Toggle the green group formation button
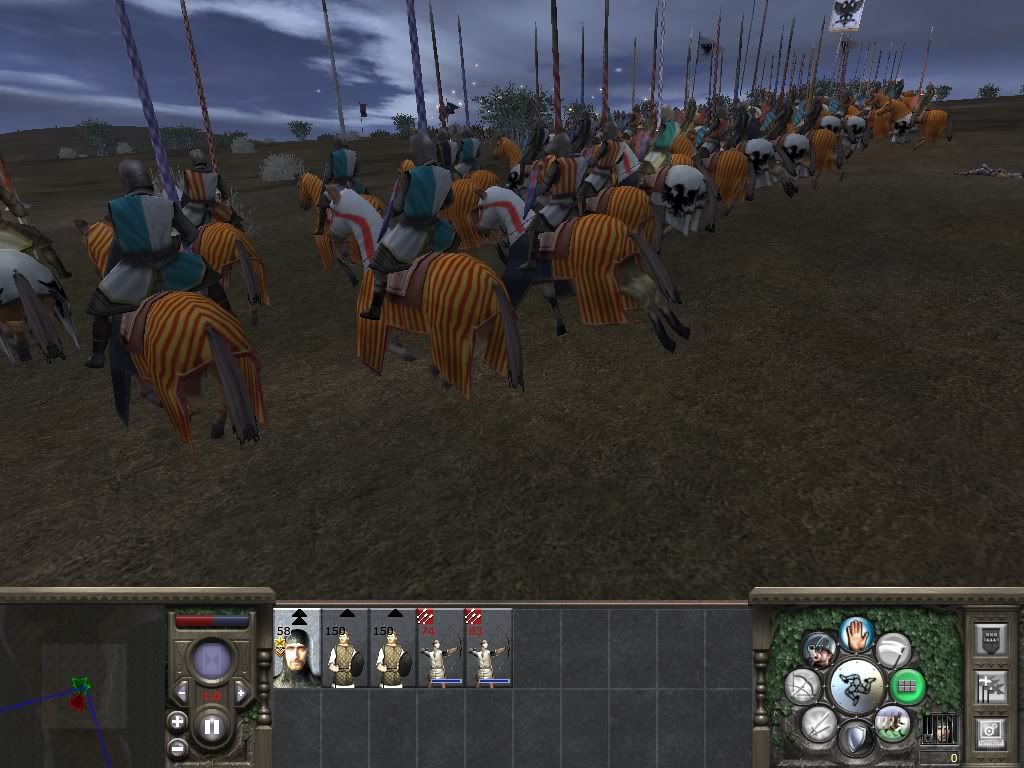 click(x=907, y=686)
